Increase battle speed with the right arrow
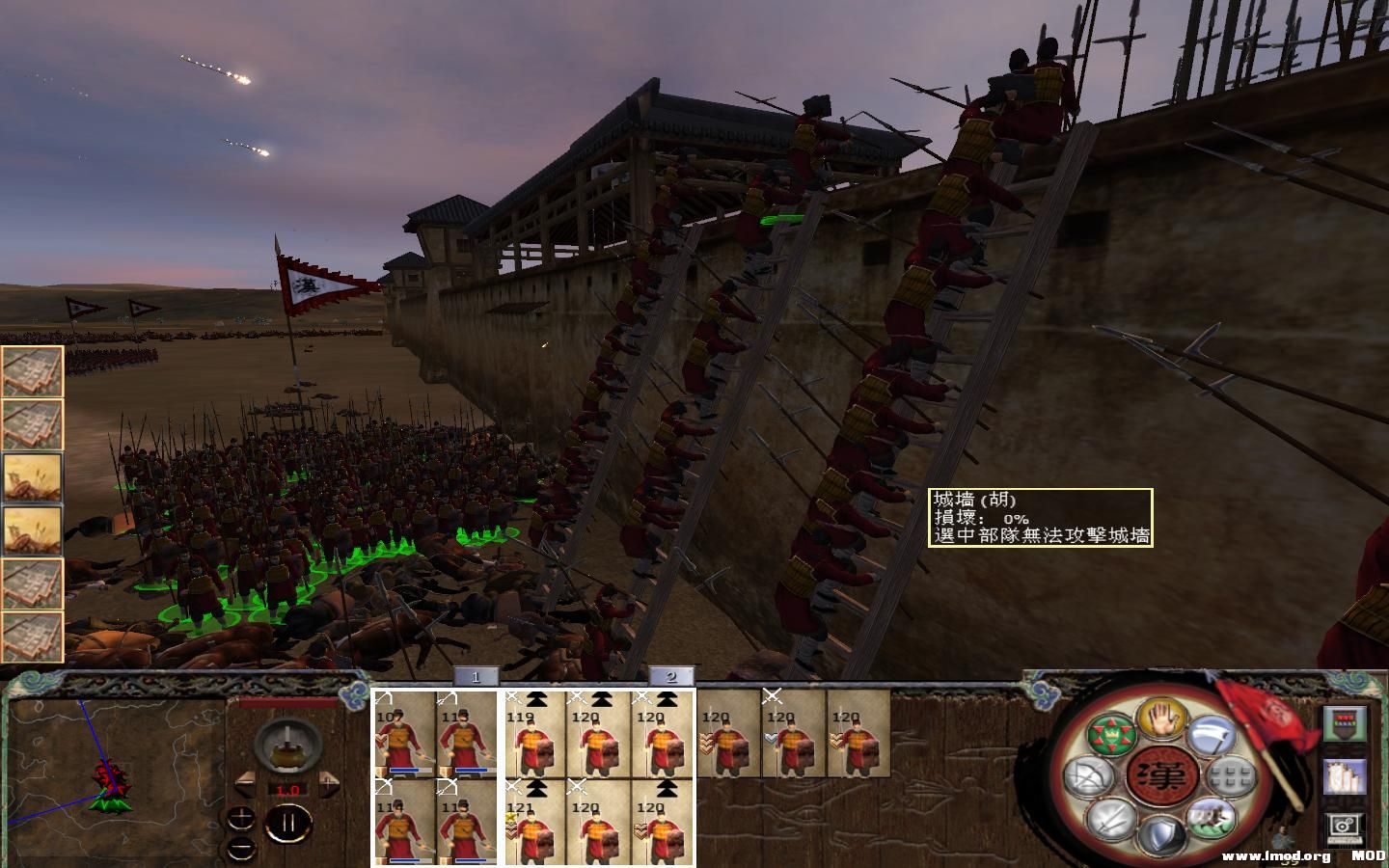Image resolution: width=1389 pixels, height=868 pixels. tap(329, 784)
